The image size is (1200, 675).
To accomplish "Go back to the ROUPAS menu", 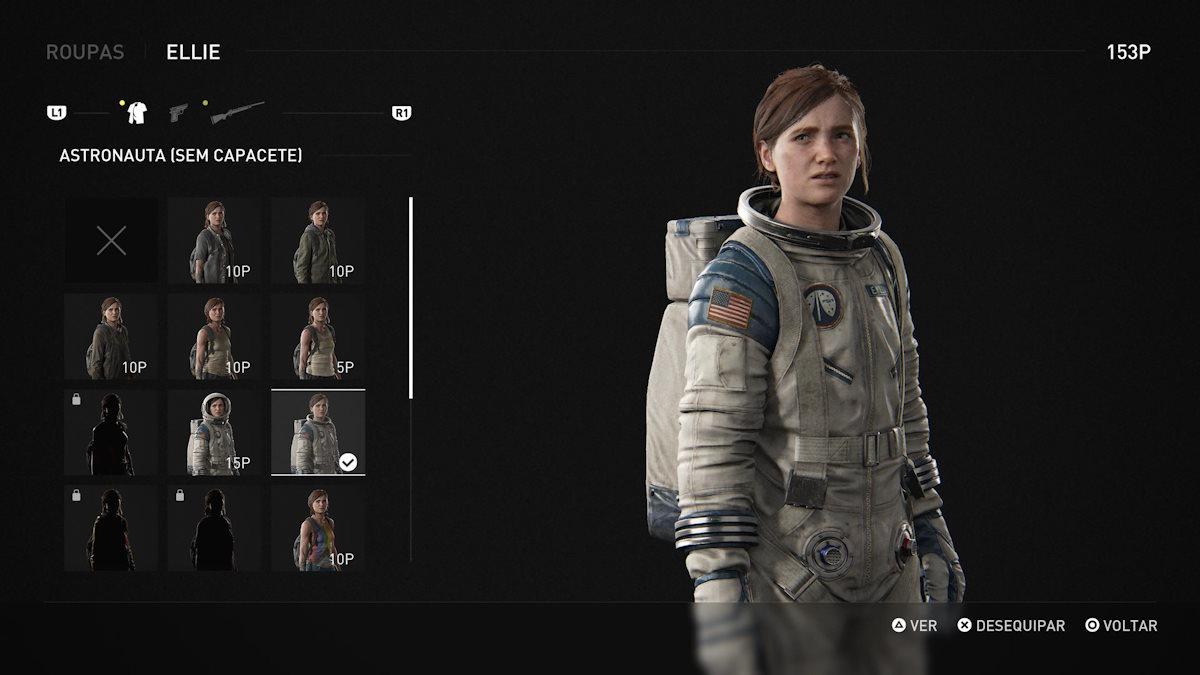I will point(85,52).
